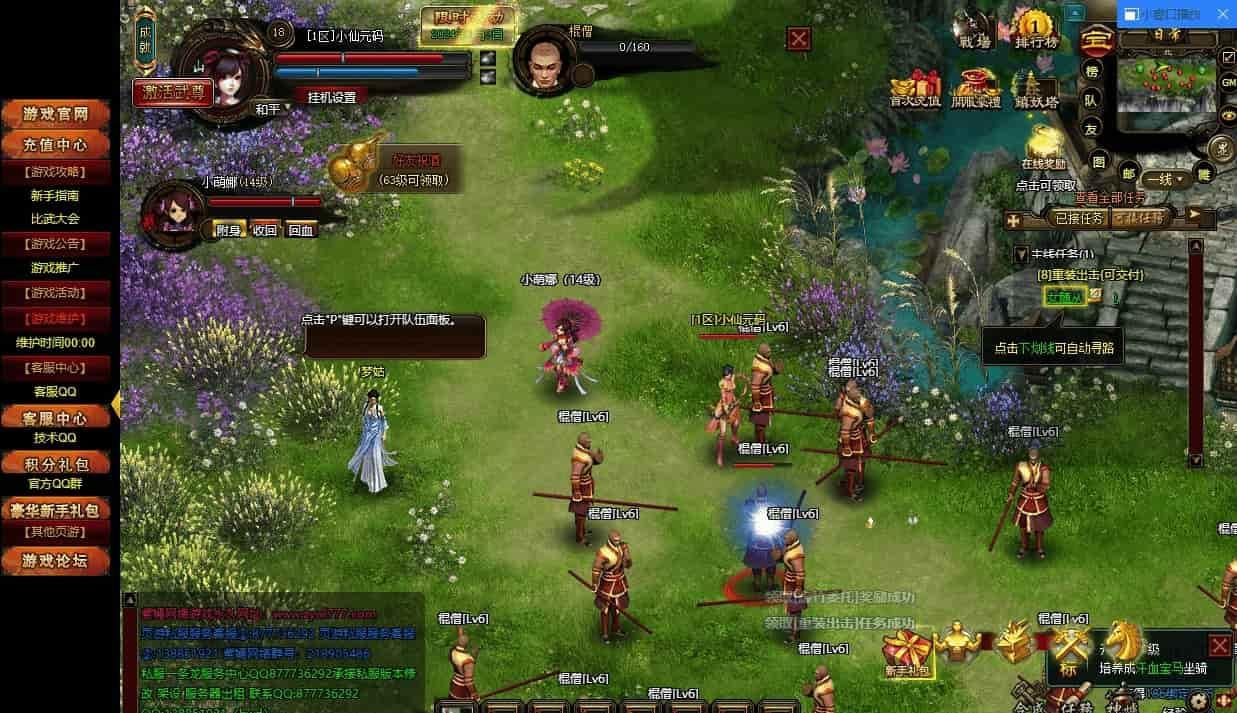This screenshot has height=713, width=1237.
Task: Claim the 在线奖励 online reward
Action: coord(1042,147)
